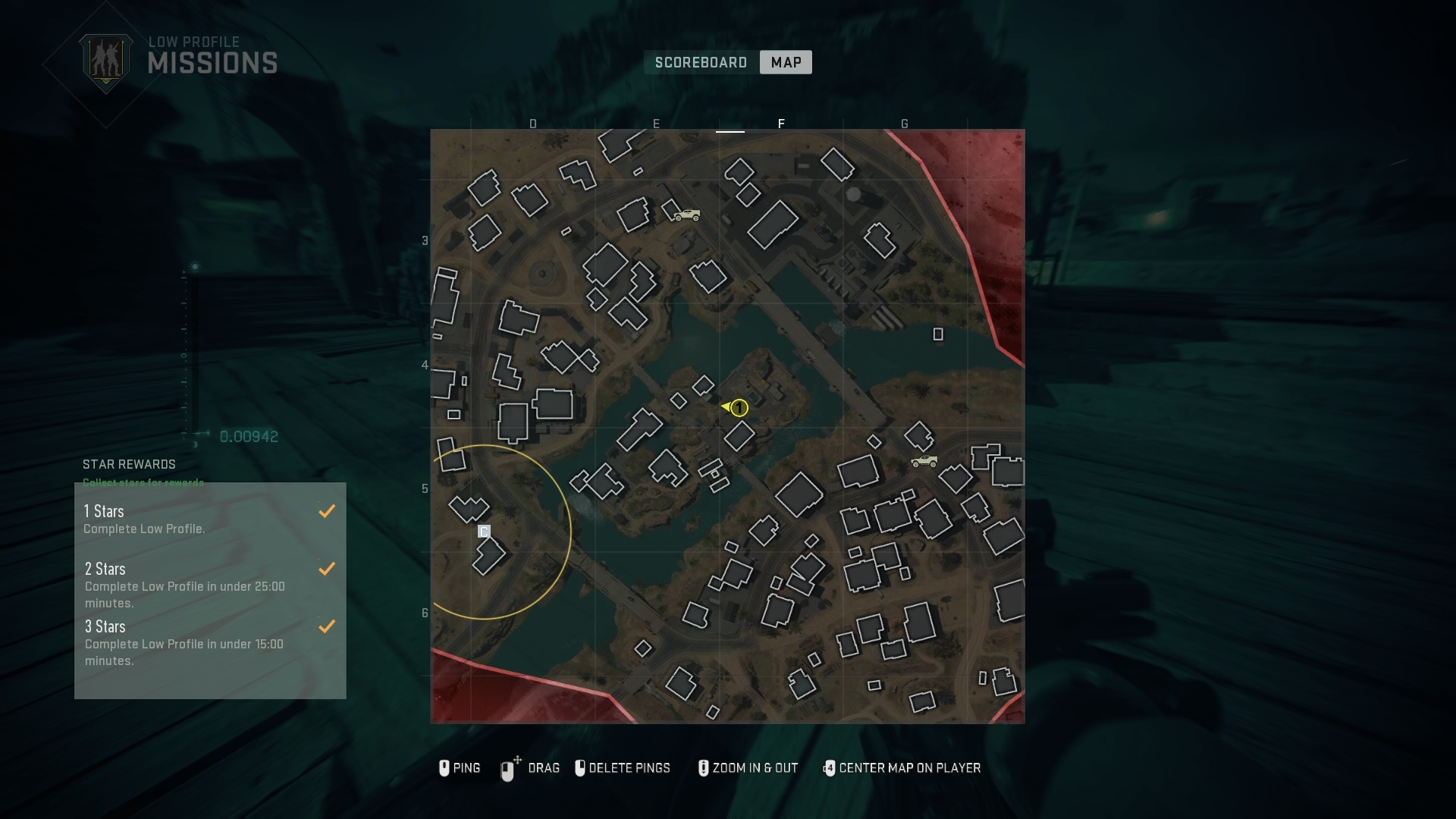The image size is (1456, 819).
Task: Toggle the checkmark for 1 Stars reward
Action: click(x=327, y=511)
